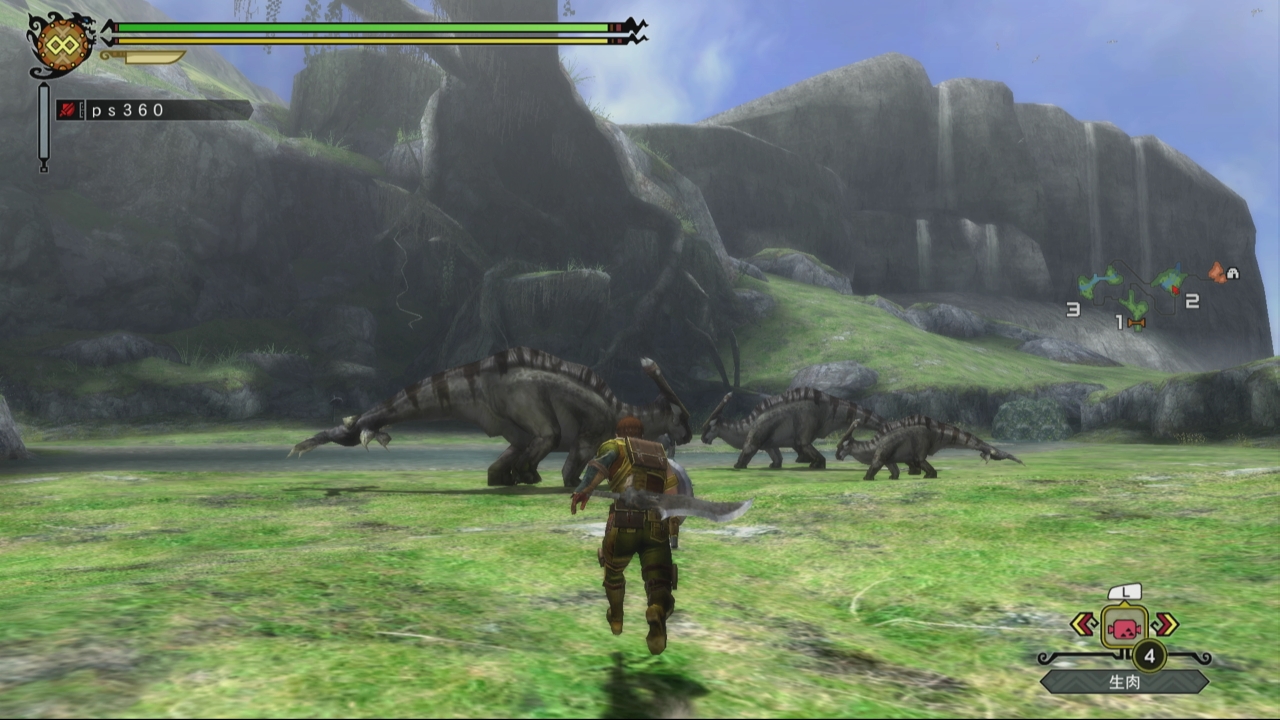This screenshot has width=1280, height=720.
Task: Click the 生肉 item name label
Action: click(1124, 682)
